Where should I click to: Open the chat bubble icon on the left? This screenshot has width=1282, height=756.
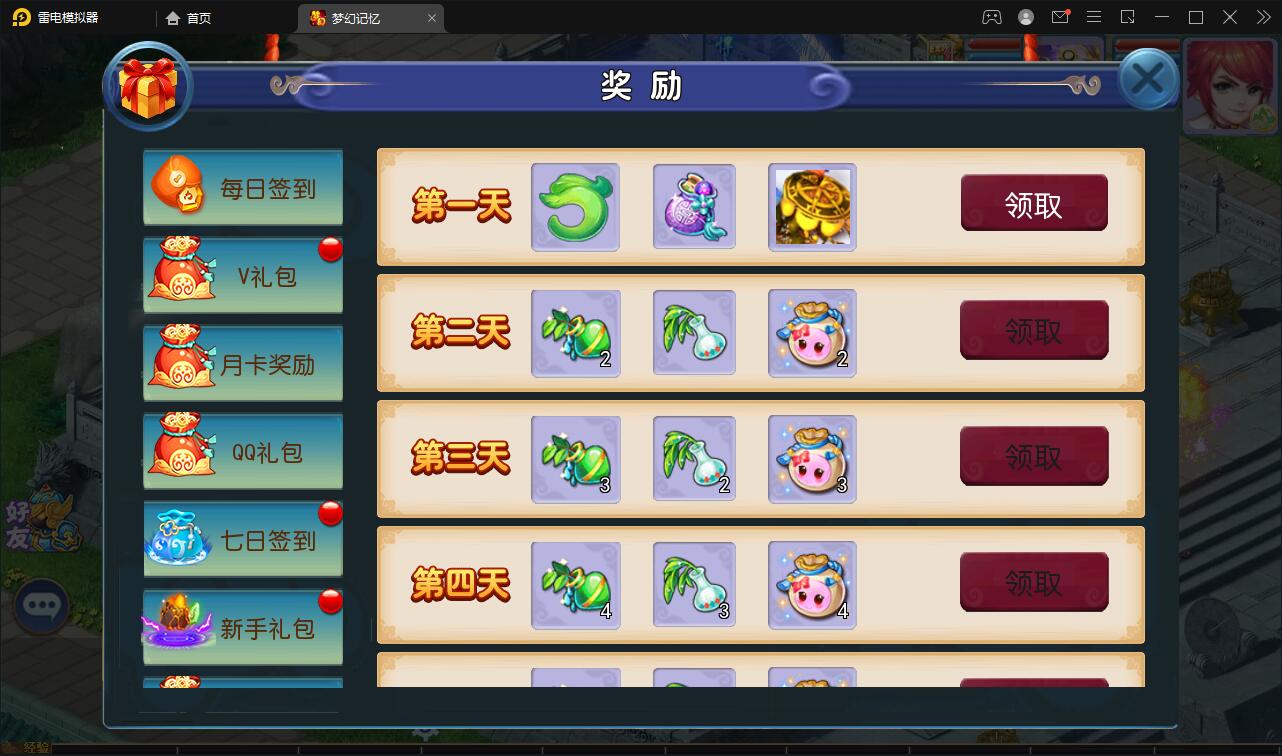(42, 607)
